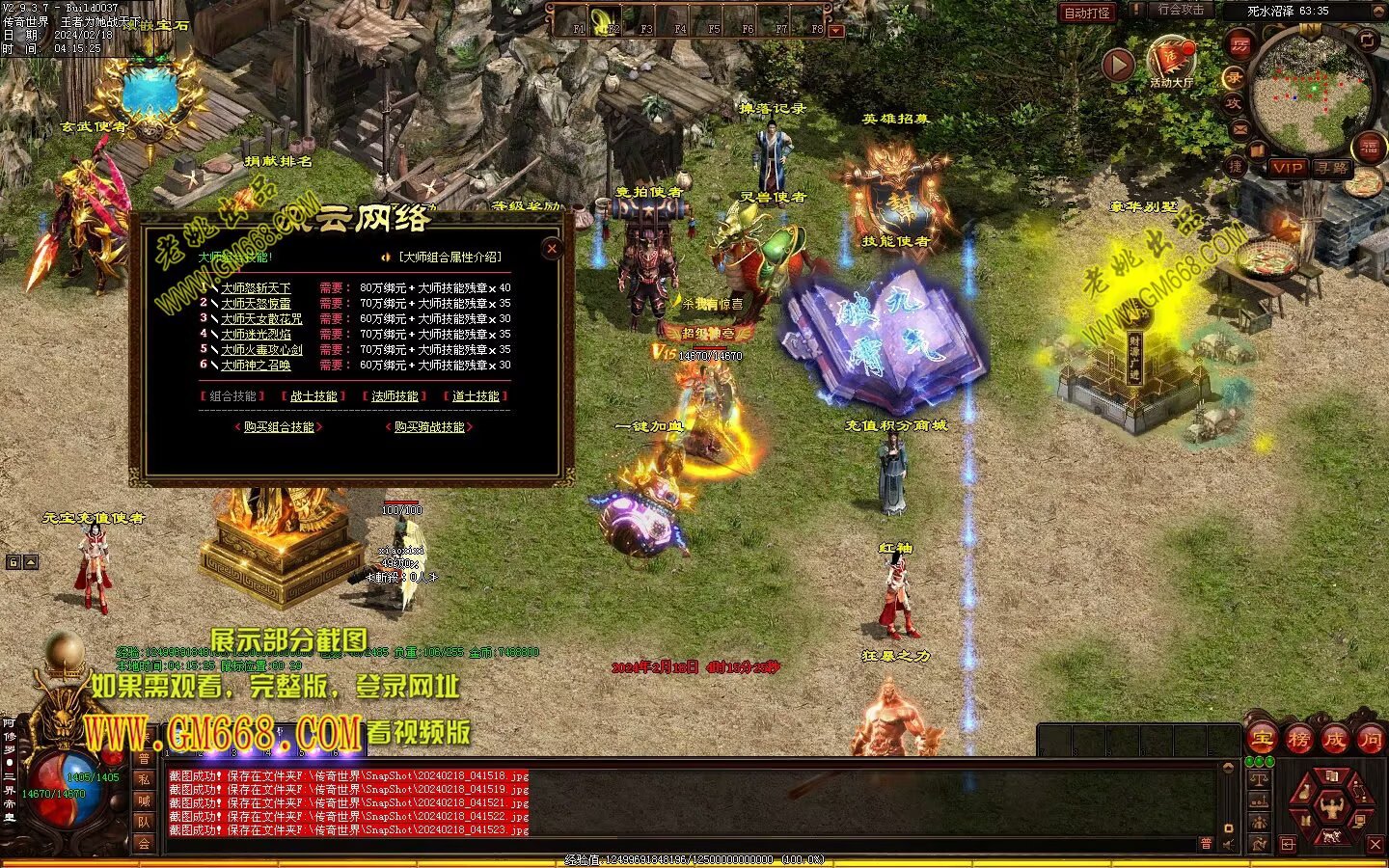1389x868 pixels.
Task: Click the 购买组合技能 link
Action: pyautogui.click(x=279, y=427)
